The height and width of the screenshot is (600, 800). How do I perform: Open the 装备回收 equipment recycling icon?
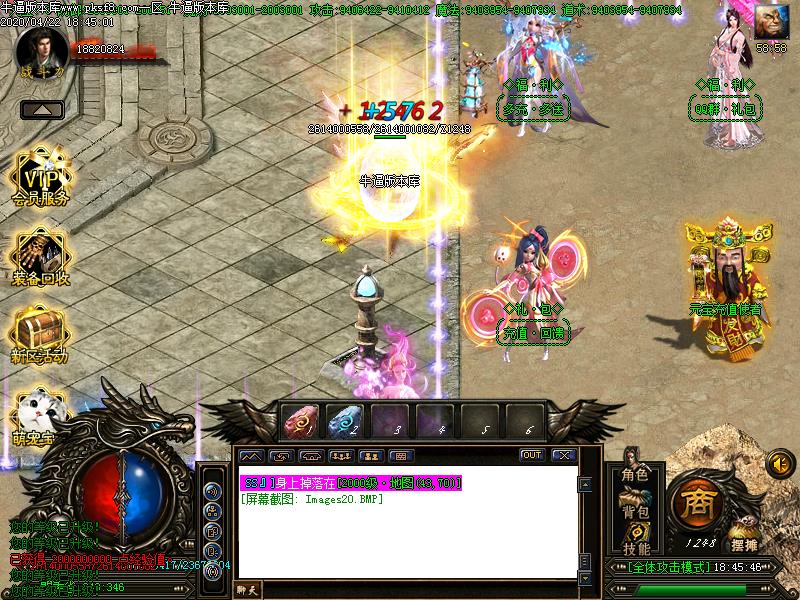coord(41,258)
